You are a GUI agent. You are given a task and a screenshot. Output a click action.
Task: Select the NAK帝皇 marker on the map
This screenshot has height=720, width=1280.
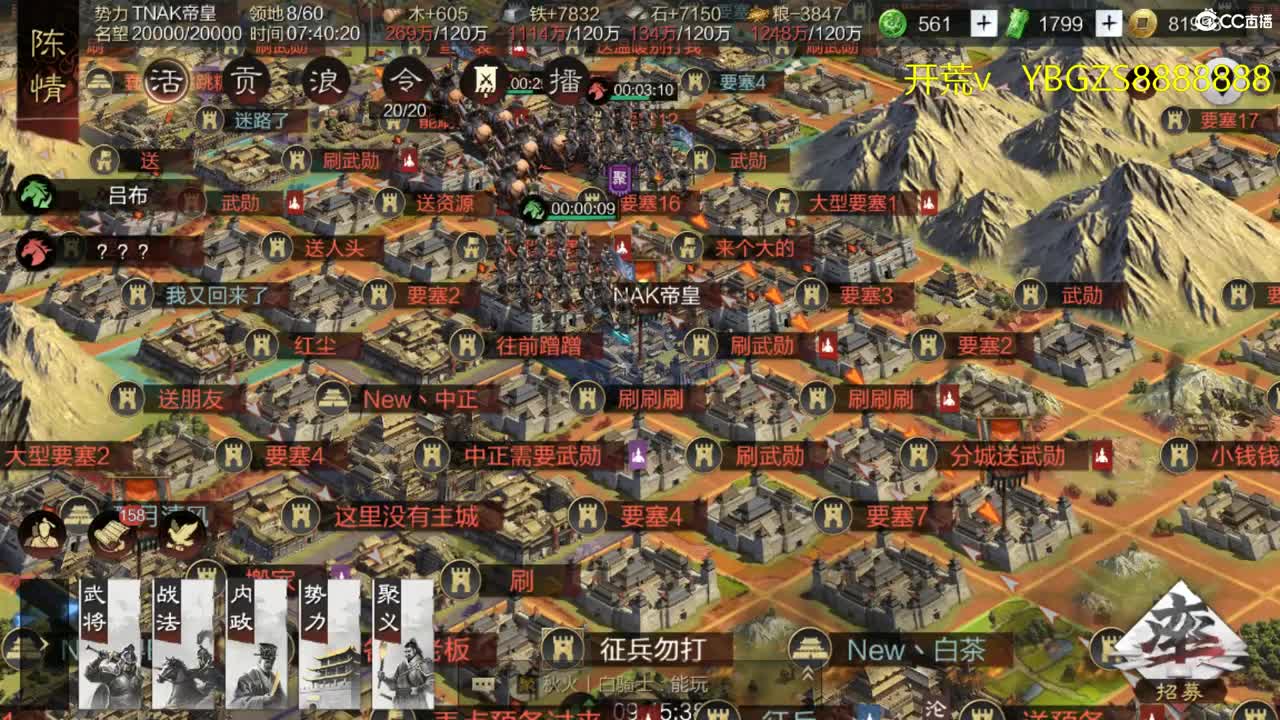(655, 295)
